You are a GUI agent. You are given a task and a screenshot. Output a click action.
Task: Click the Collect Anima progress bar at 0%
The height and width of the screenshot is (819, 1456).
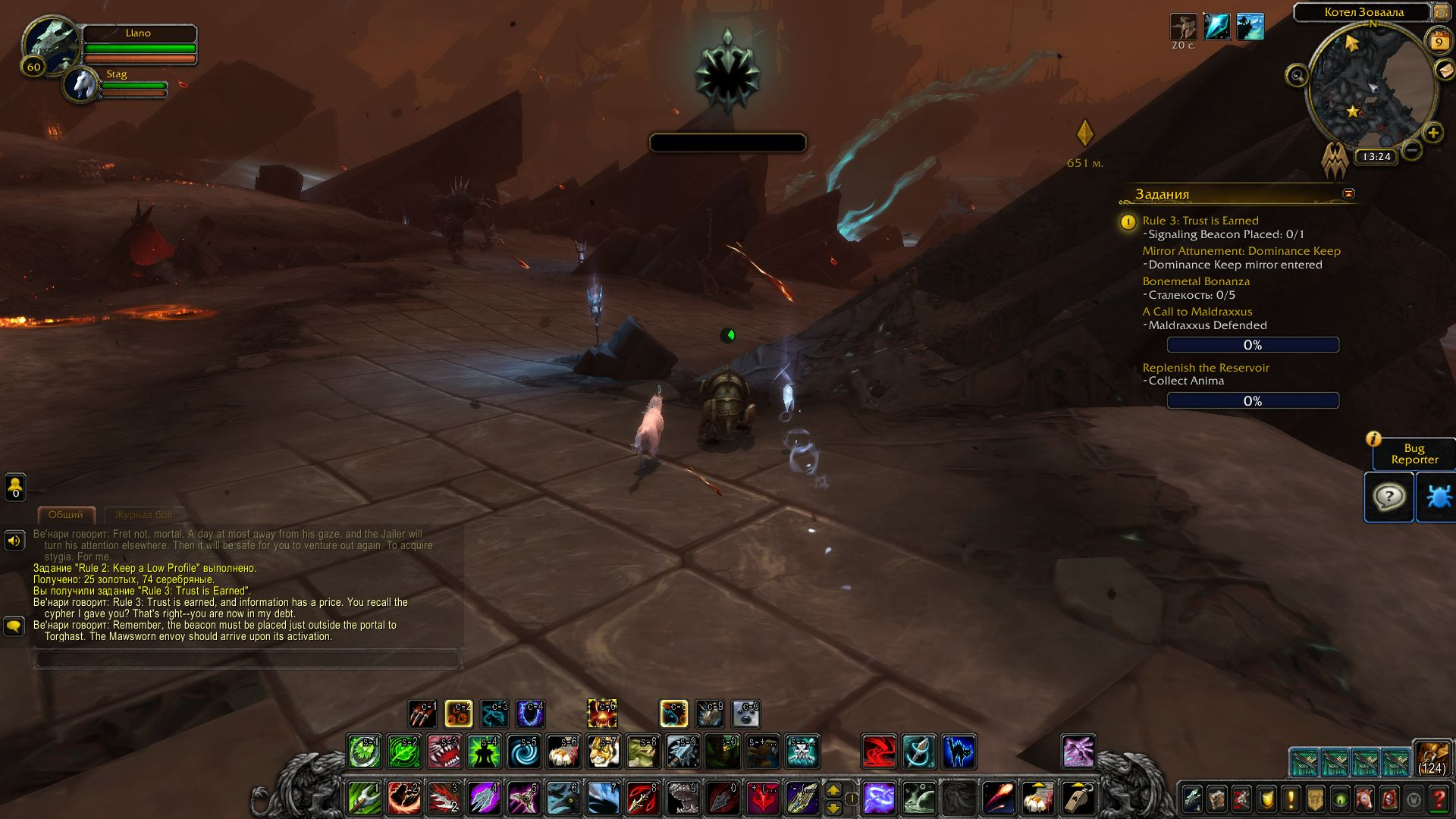pos(1253,400)
